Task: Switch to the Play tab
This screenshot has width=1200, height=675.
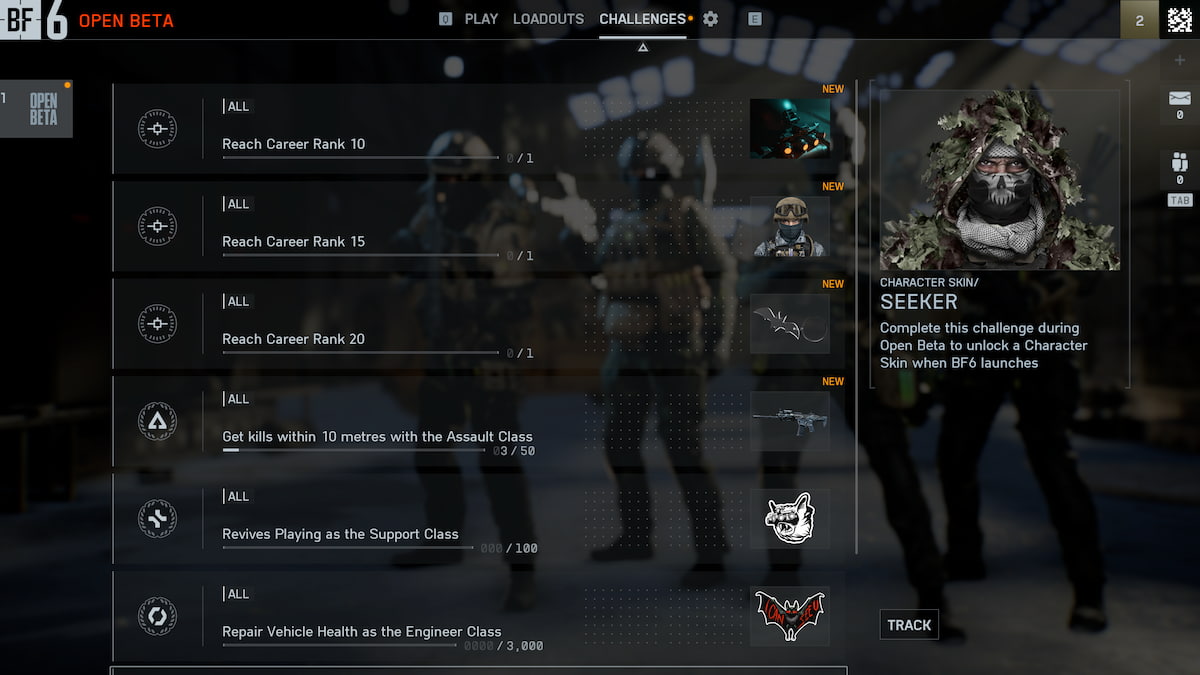Action: (x=481, y=19)
